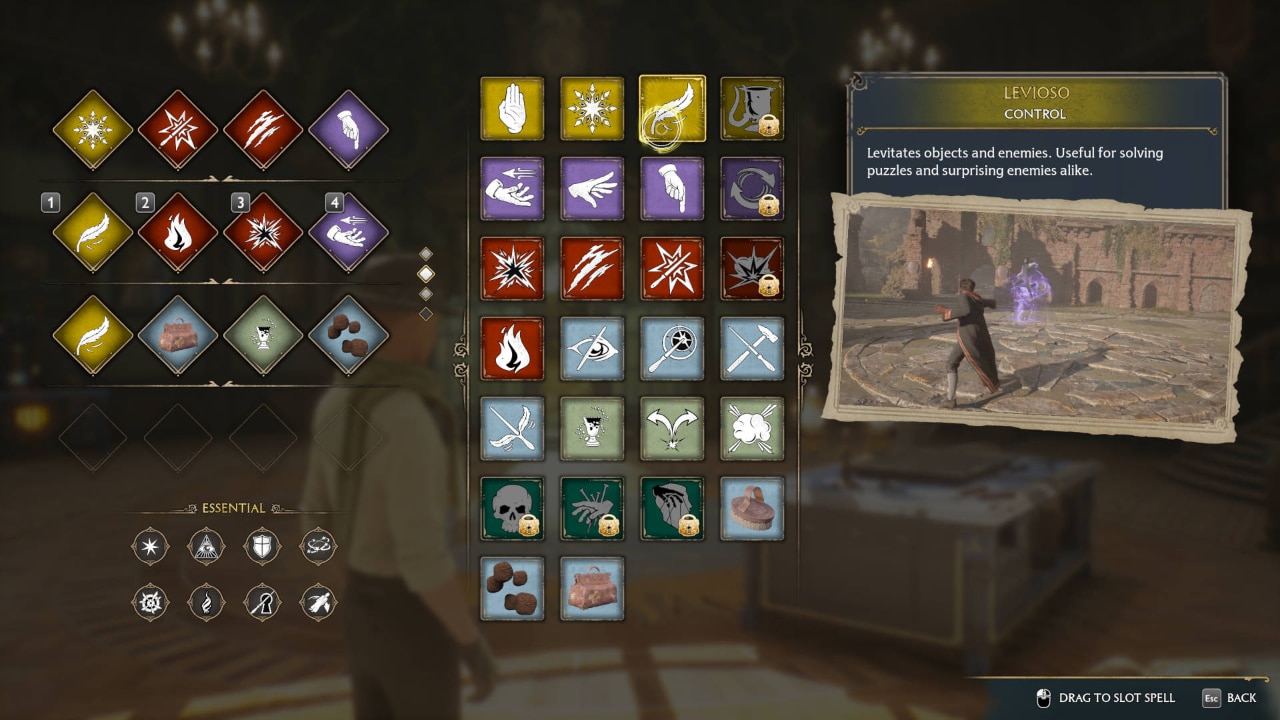Select the Accio pulling-hand spell
1280x720 pixels.
[x=512, y=188]
